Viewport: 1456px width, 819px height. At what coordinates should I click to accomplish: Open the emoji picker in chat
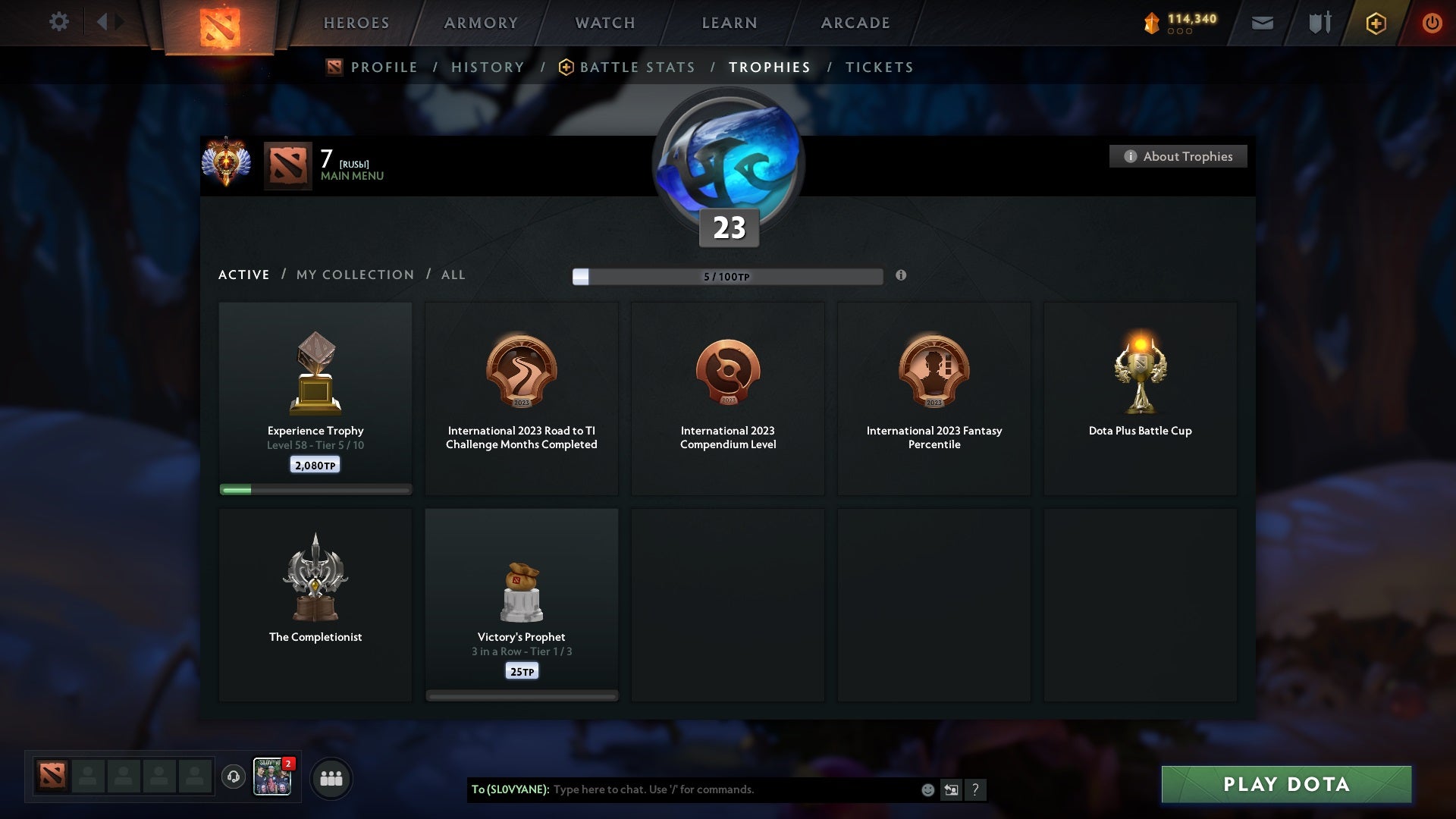927,789
